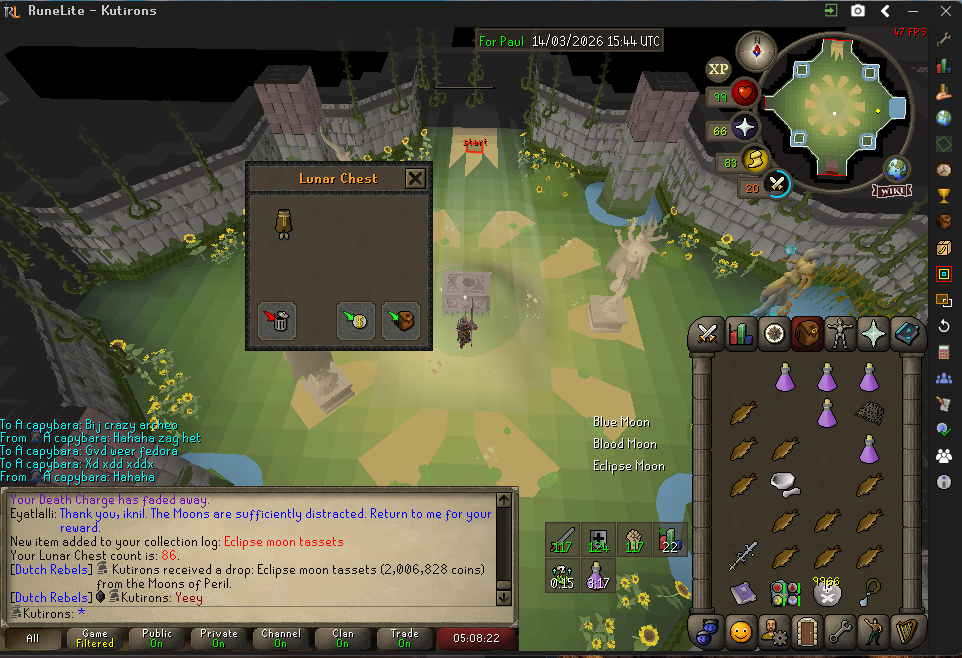
Task: Take the Eclipse moon tassets from the chest
Action: point(283,224)
